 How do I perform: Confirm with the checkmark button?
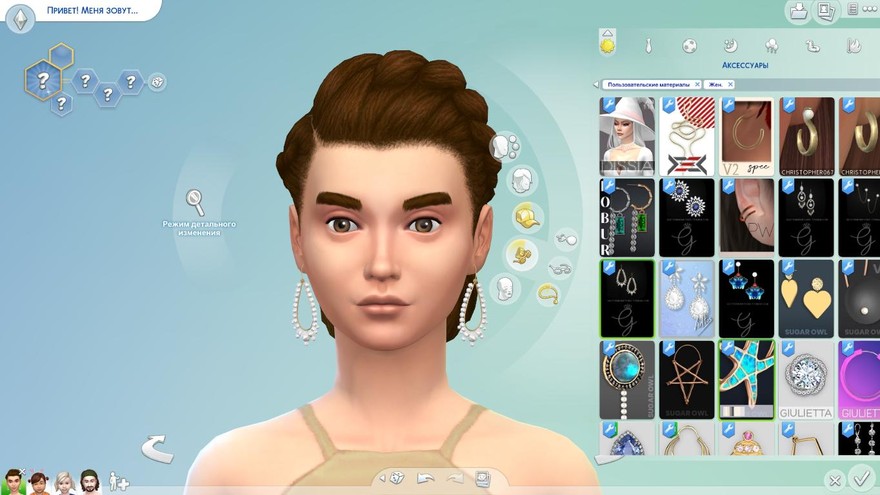[x=858, y=477]
